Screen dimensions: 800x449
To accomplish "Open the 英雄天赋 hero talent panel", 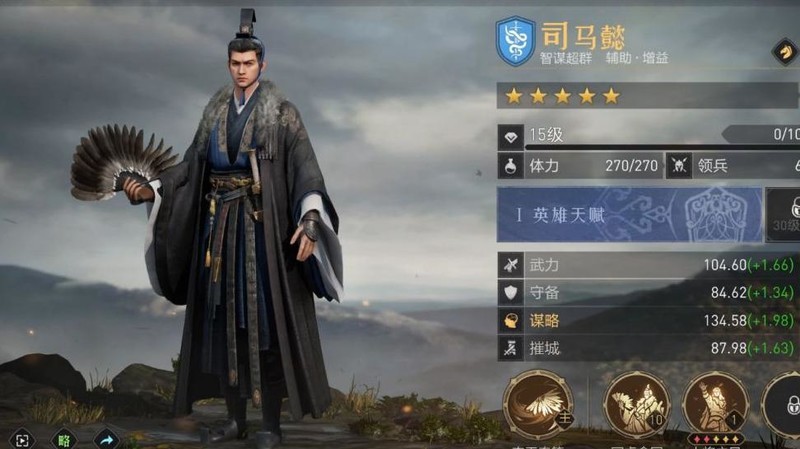I will coord(628,214).
